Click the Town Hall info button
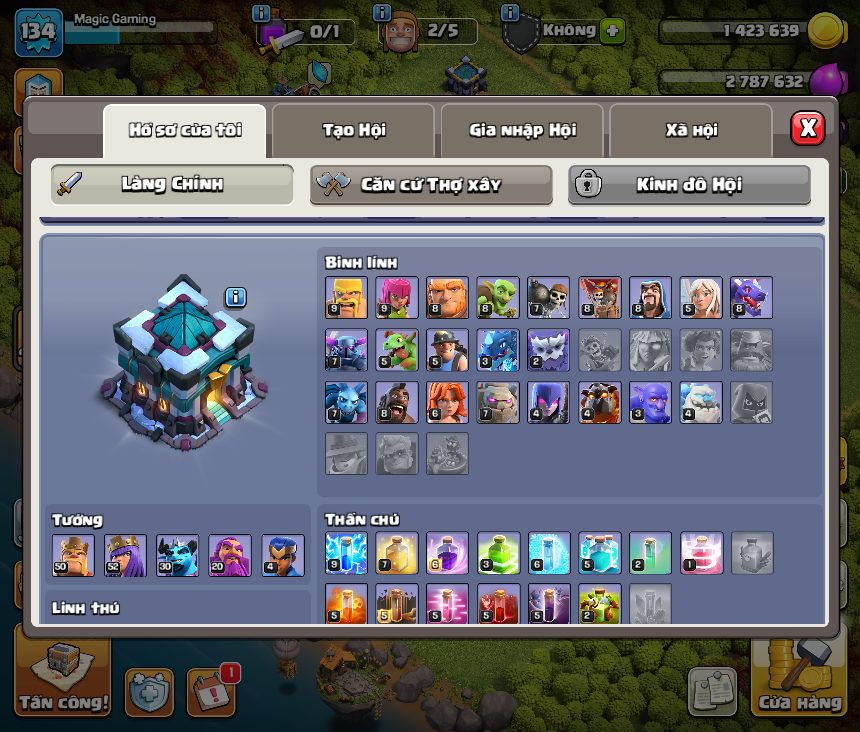This screenshot has height=732, width=860. (235, 297)
